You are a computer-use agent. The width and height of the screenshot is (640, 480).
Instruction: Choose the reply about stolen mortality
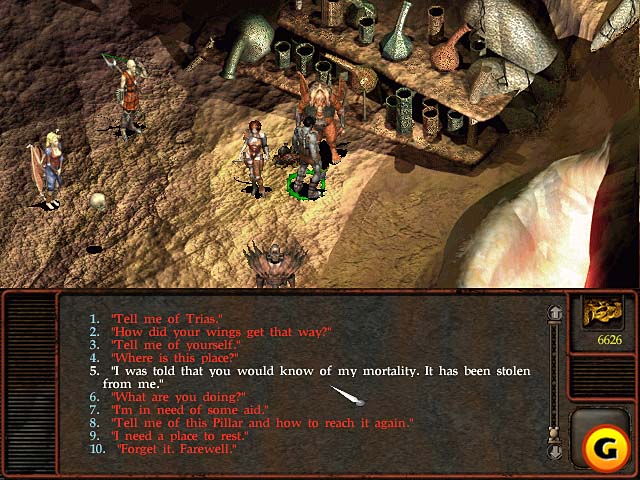pyautogui.click(x=320, y=371)
